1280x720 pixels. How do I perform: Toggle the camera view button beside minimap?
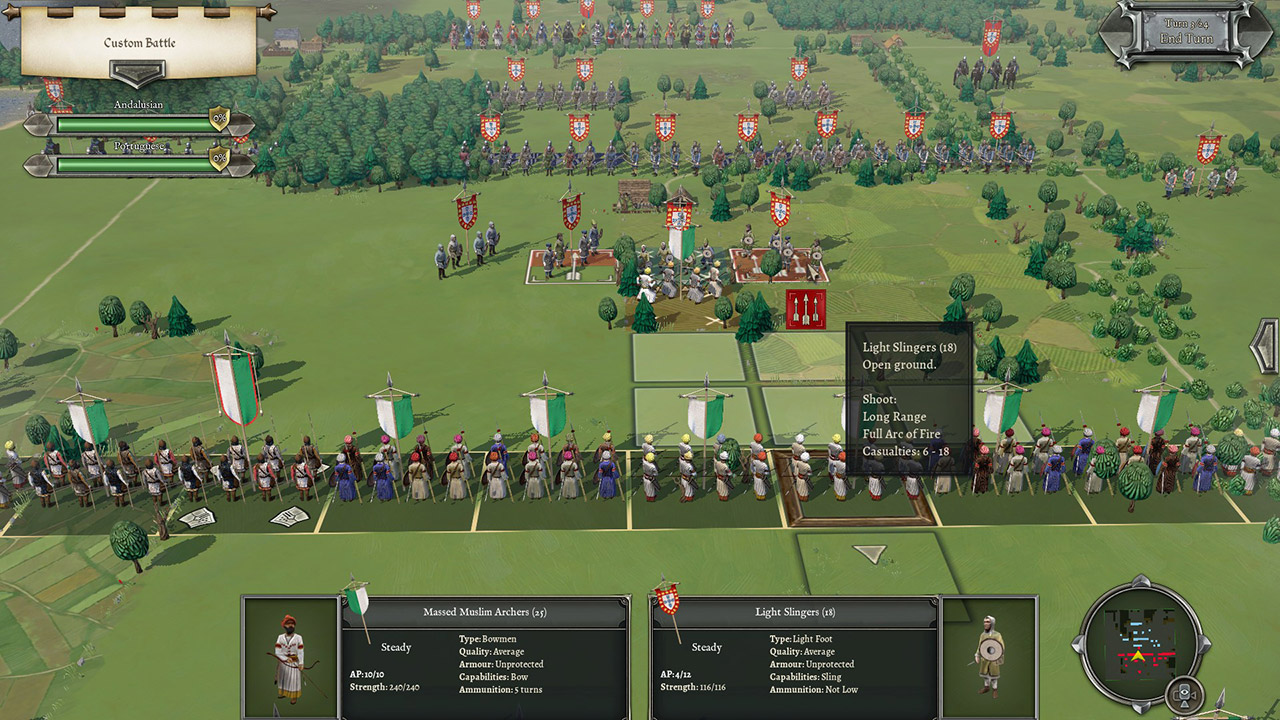[1186, 693]
